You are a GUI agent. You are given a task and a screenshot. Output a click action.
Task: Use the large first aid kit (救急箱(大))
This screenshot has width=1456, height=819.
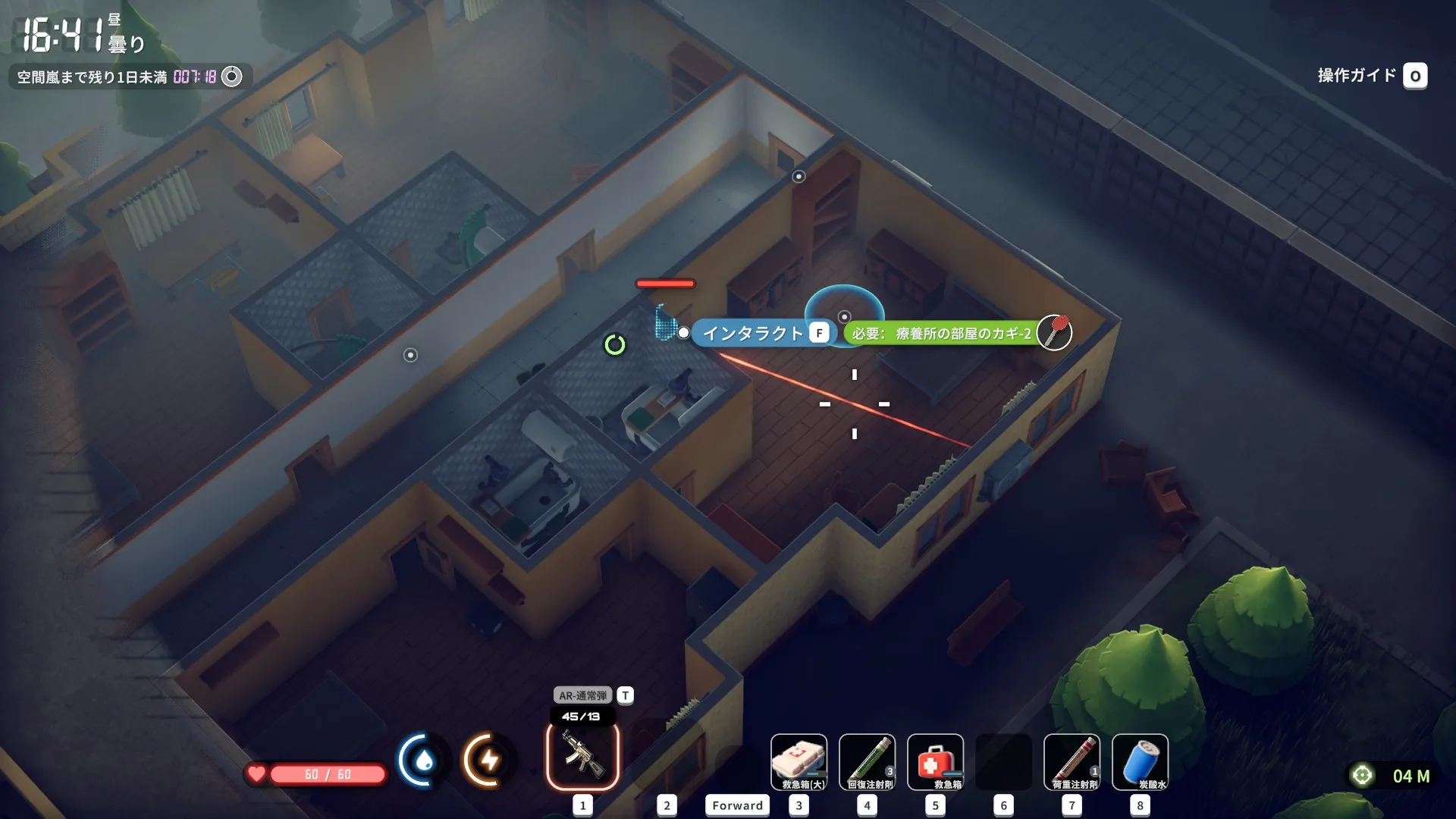(x=799, y=762)
